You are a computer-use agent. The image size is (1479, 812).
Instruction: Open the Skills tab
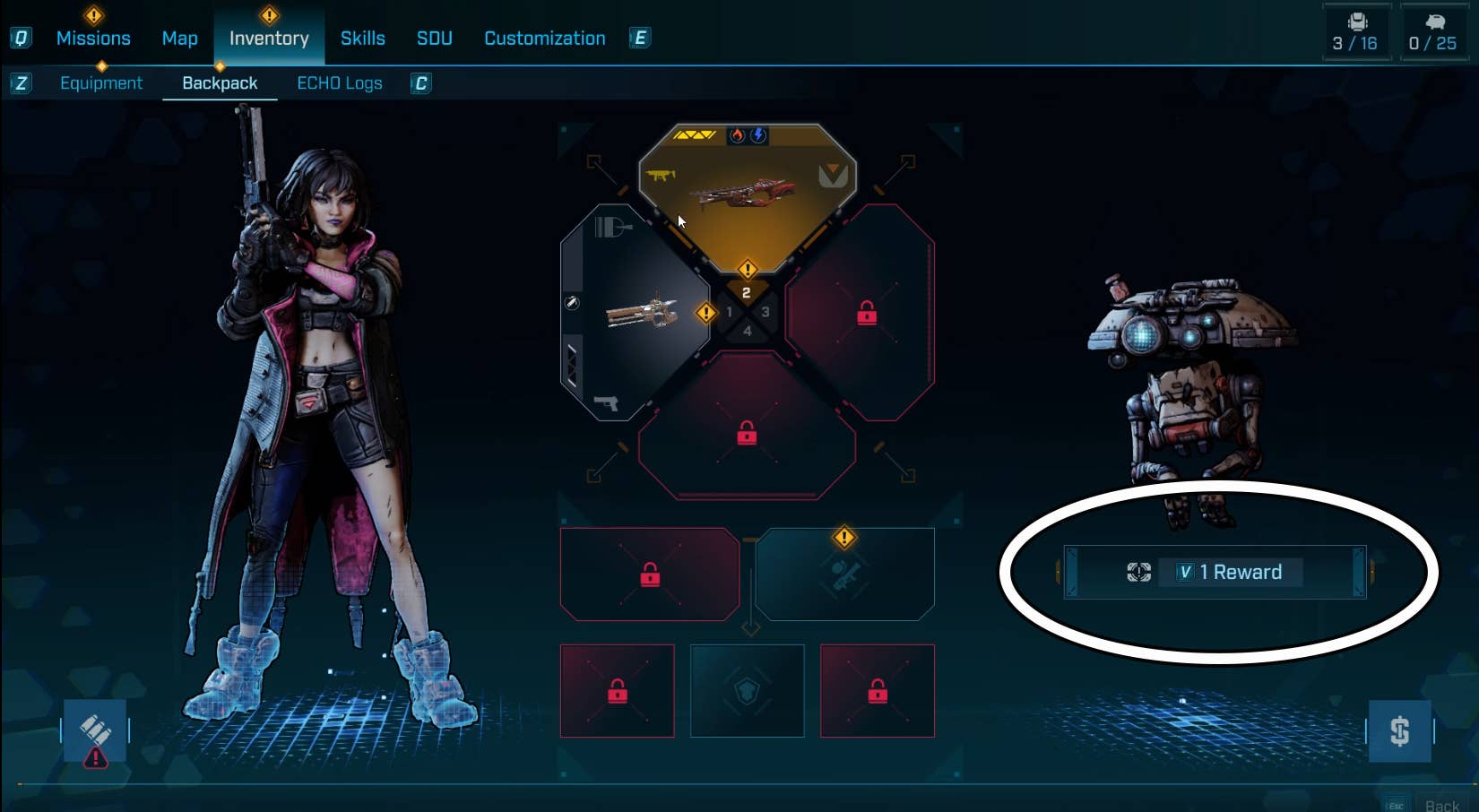coord(362,38)
